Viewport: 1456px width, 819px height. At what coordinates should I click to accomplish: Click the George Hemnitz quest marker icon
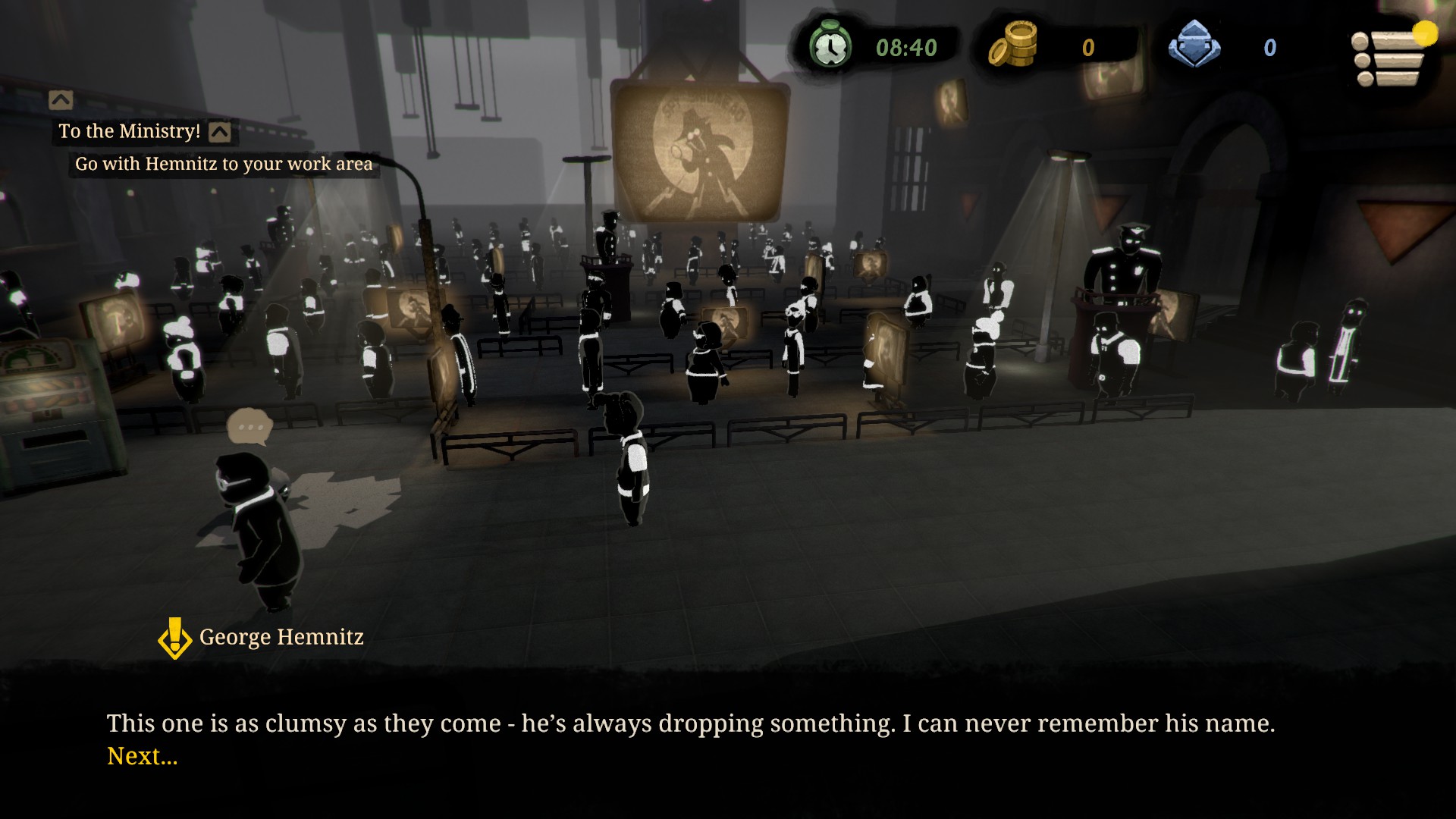175,638
